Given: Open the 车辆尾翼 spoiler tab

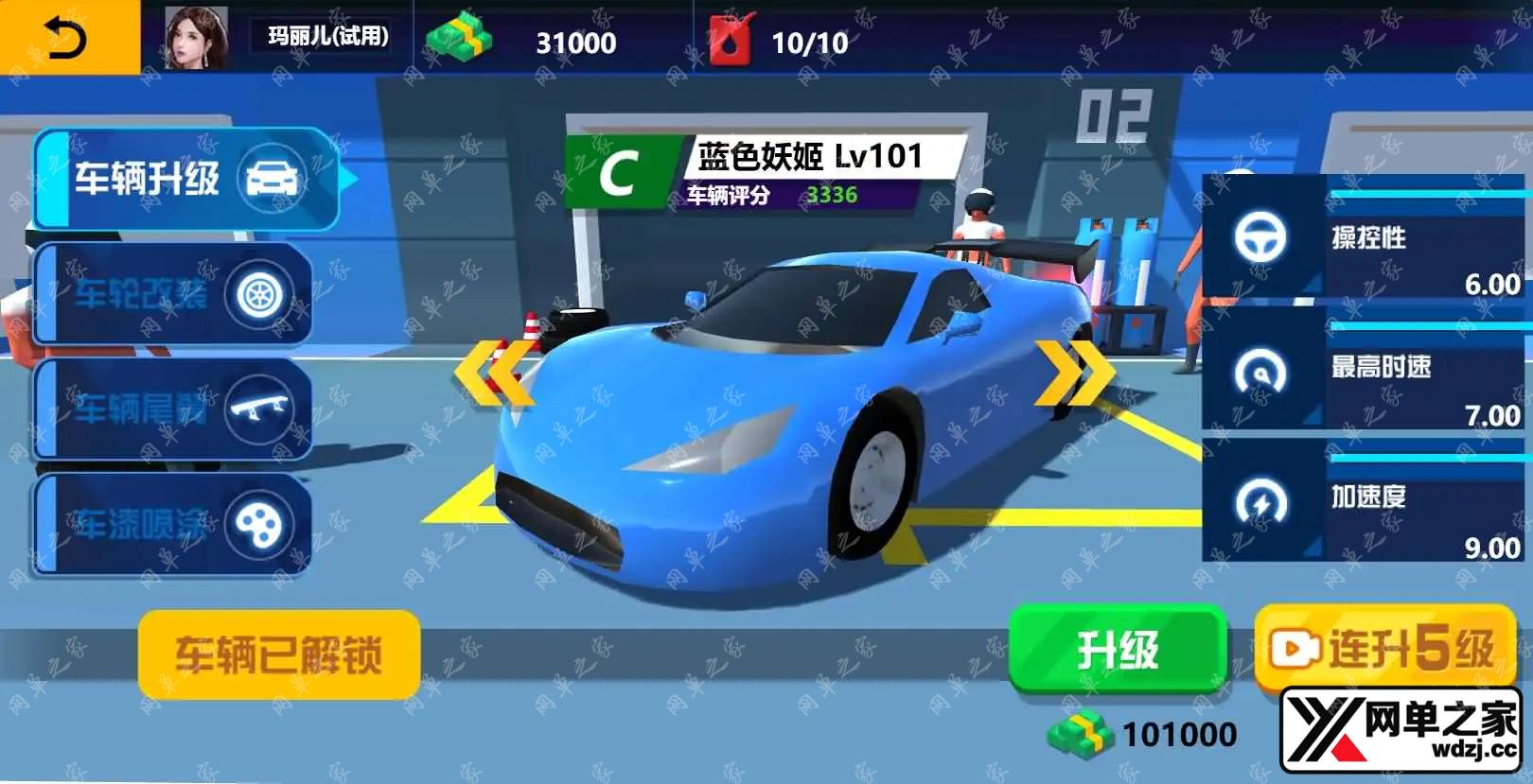Looking at the screenshot, I should coord(173,409).
